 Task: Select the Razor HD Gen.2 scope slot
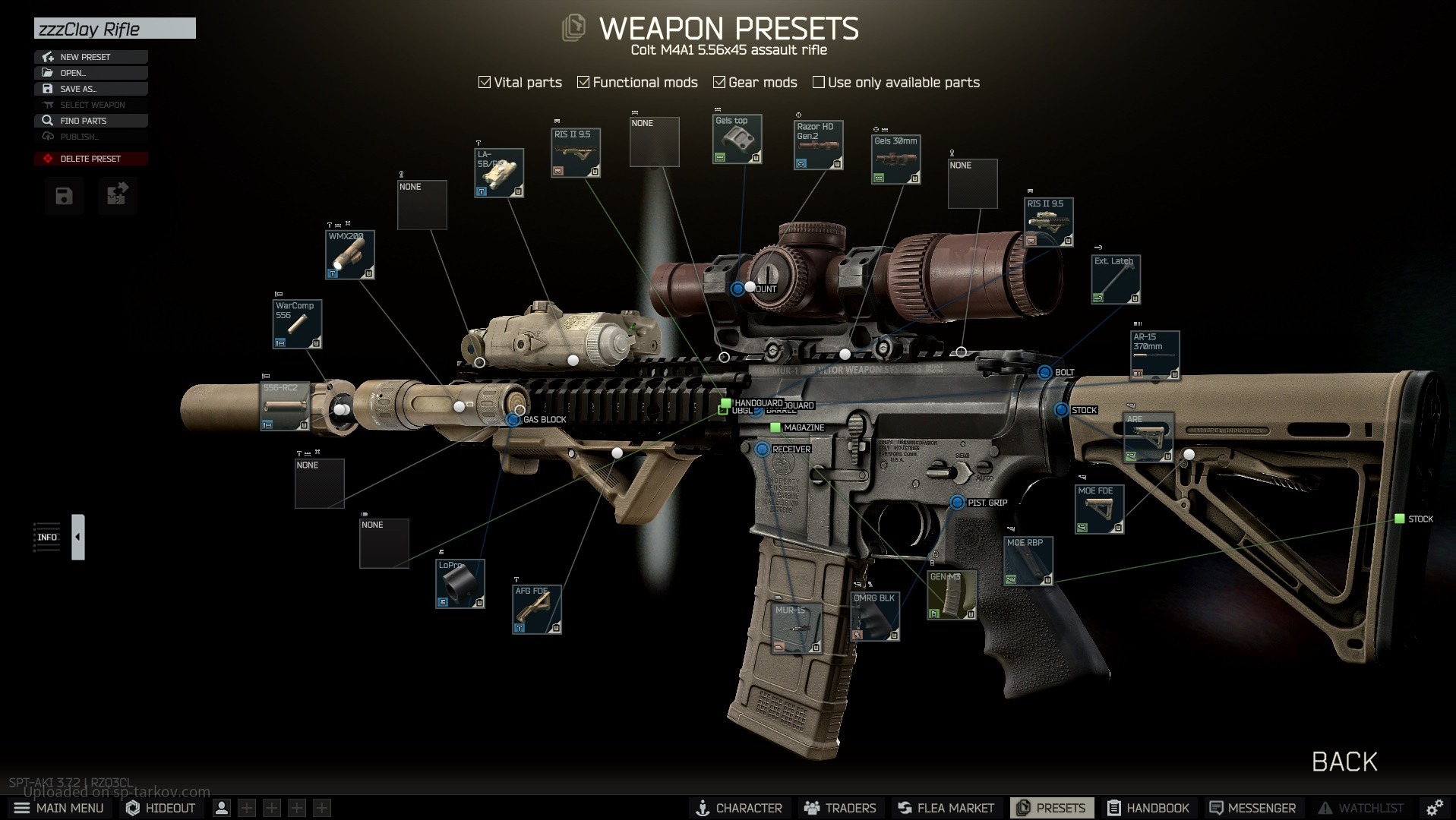(x=818, y=145)
